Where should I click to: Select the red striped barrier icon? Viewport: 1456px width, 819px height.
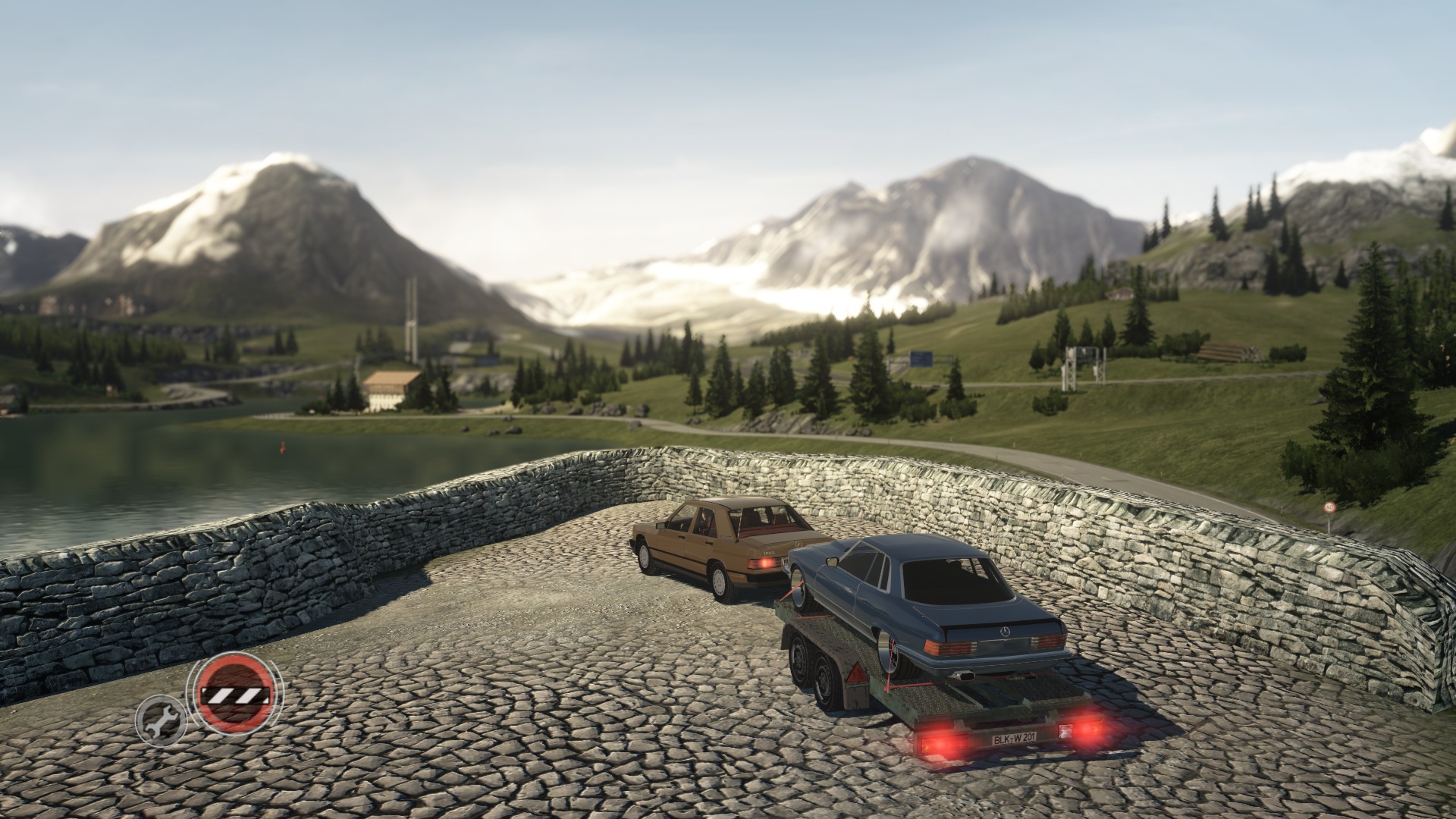pyautogui.click(x=234, y=694)
